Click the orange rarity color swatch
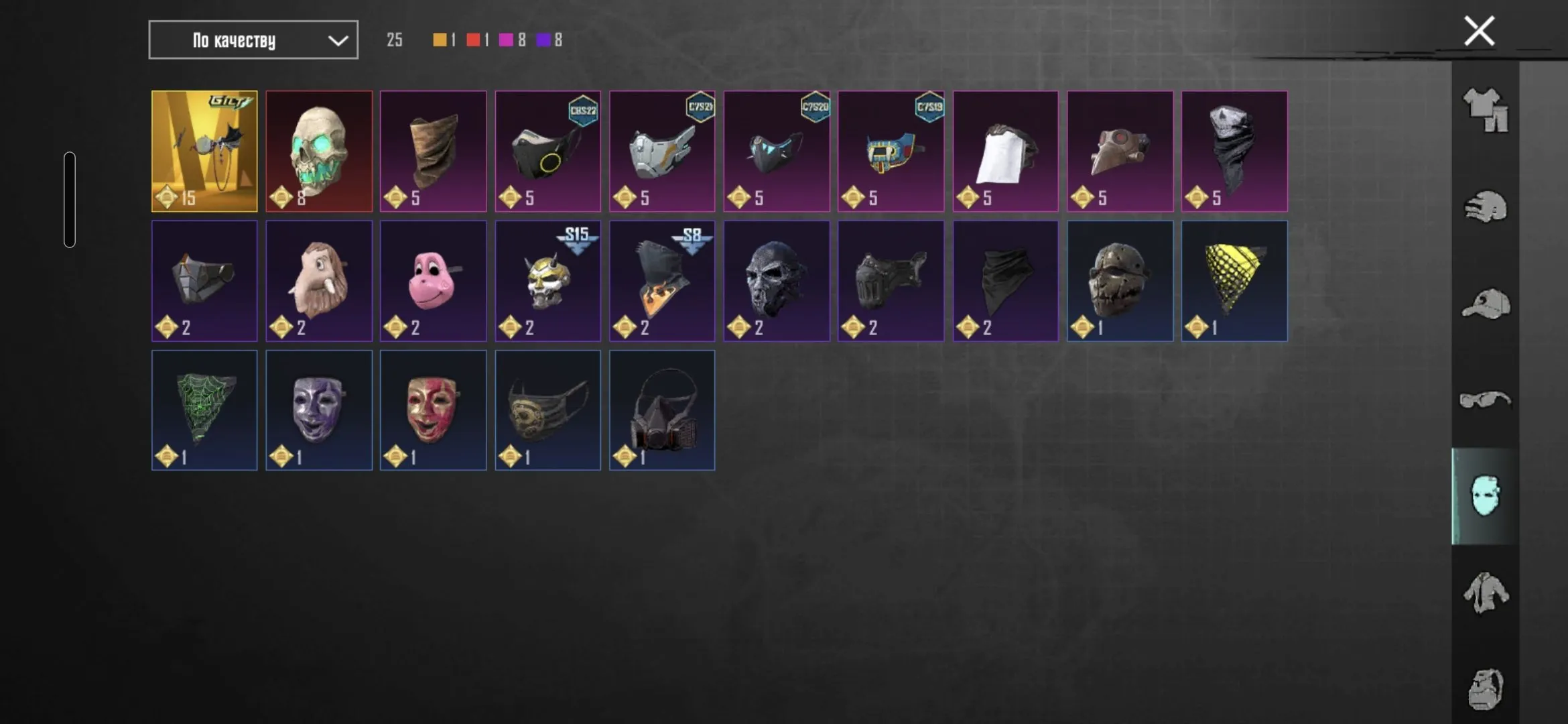Viewport: 1568px width, 724px height. pyautogui.click(x=439, y=40)
